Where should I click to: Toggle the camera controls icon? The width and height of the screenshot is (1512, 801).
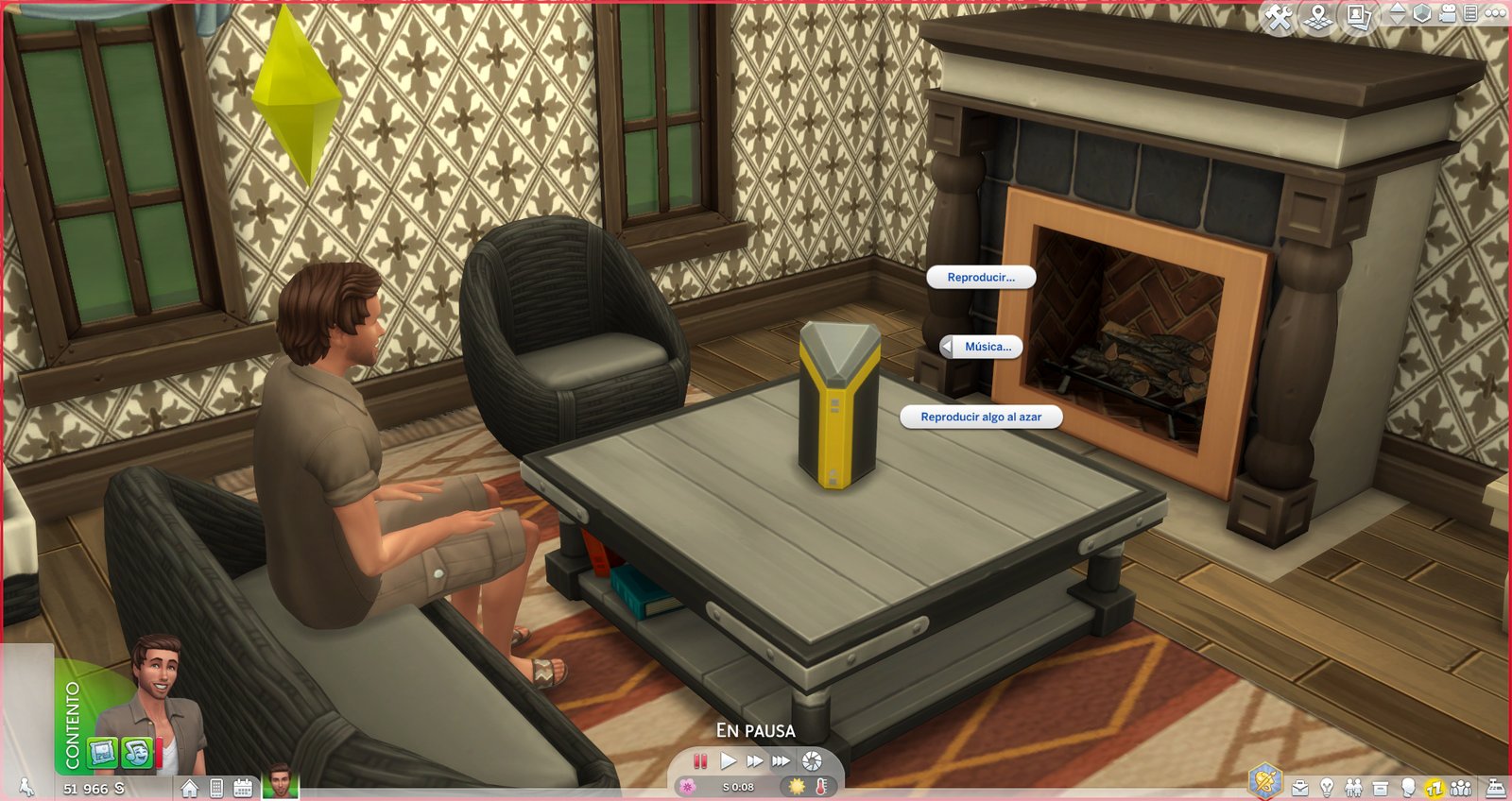tap(1448, 14)
